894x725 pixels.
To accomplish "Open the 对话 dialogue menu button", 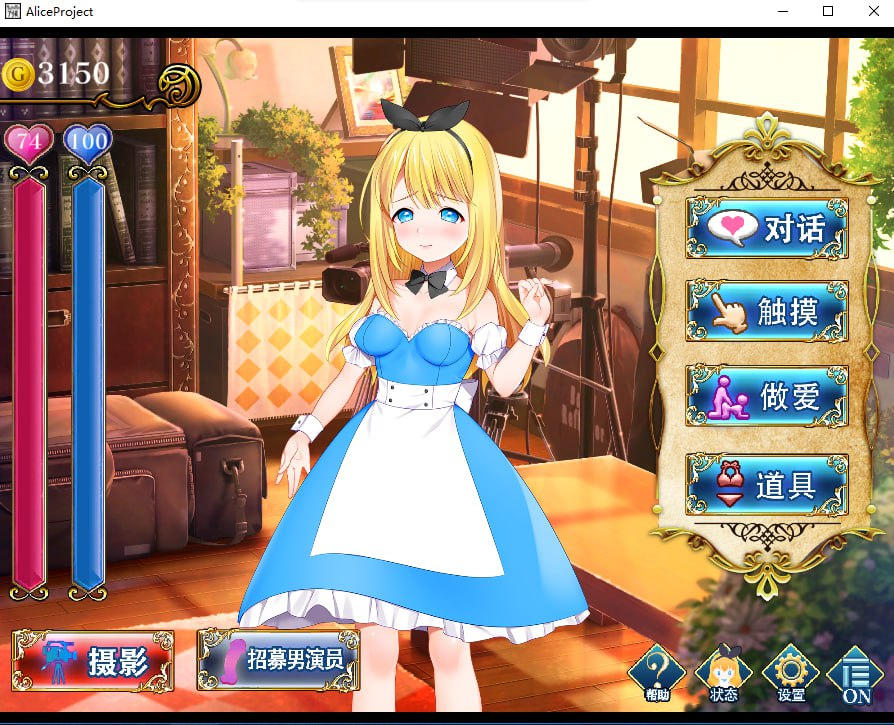I will pyautogui.click(x=767, y=228).
